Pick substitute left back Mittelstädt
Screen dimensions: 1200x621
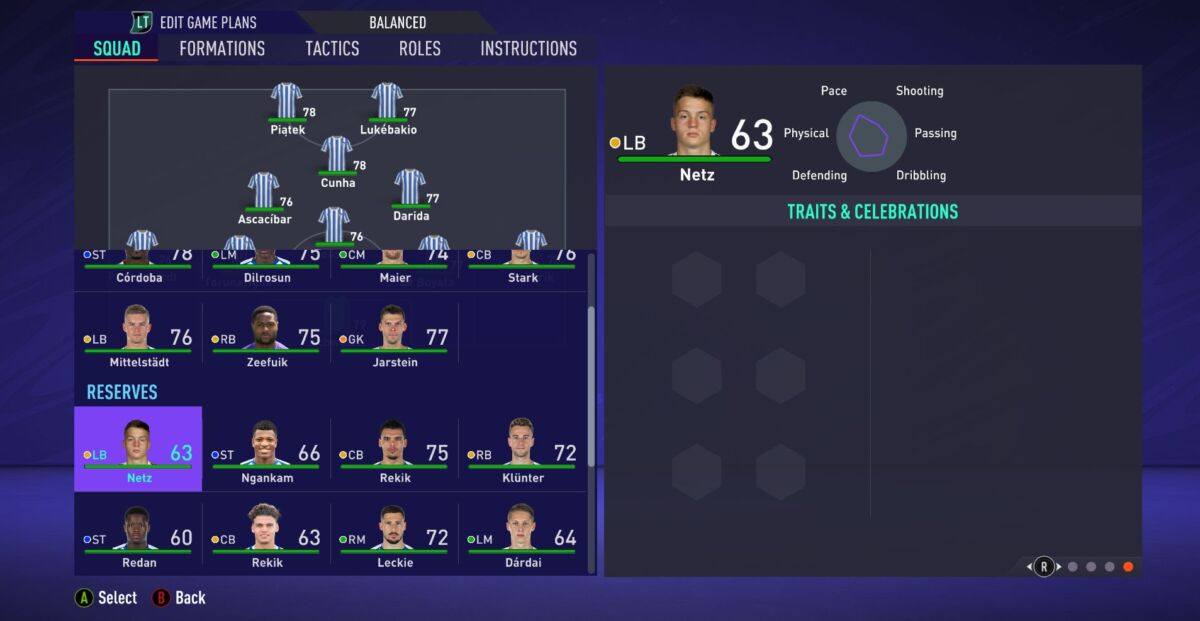click(138, 337)
